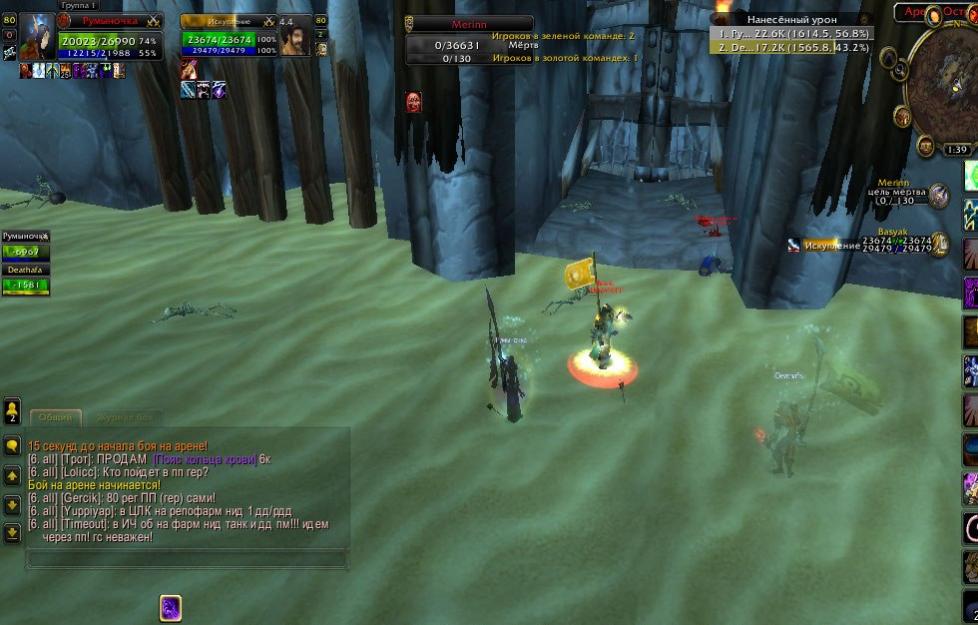Open the chat menu speech bubble button
This screenshot has width=978, height=625.
tap(12, 447)
